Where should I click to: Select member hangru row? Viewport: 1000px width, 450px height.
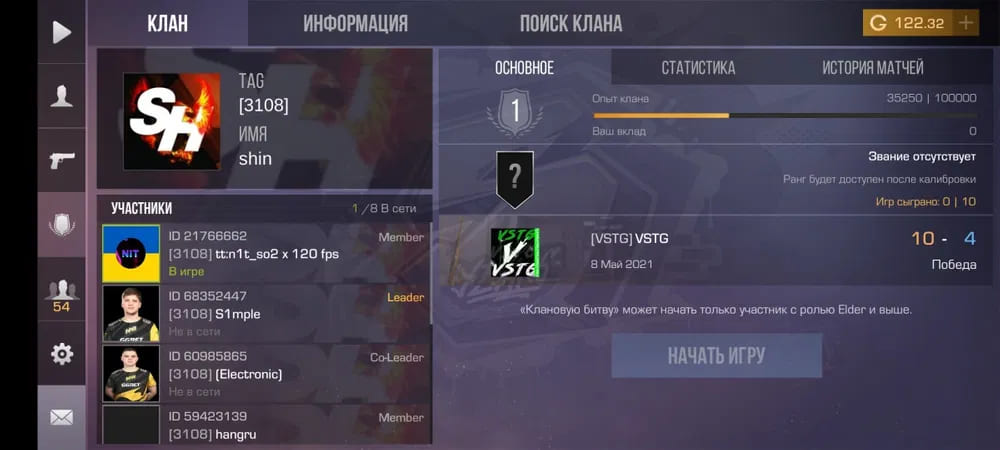pyautogui.click(x=265, y=425)
